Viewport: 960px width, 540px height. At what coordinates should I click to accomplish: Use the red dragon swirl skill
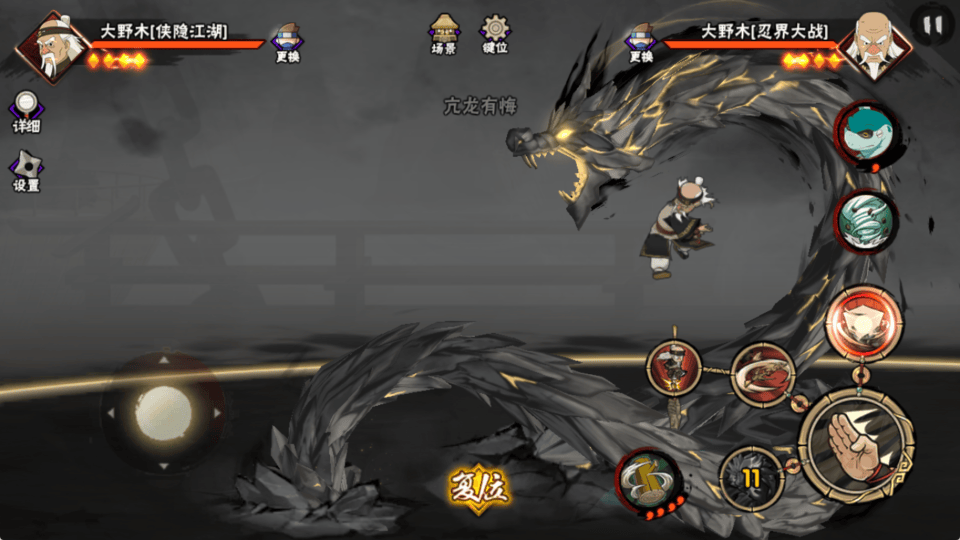click(763, 375)
